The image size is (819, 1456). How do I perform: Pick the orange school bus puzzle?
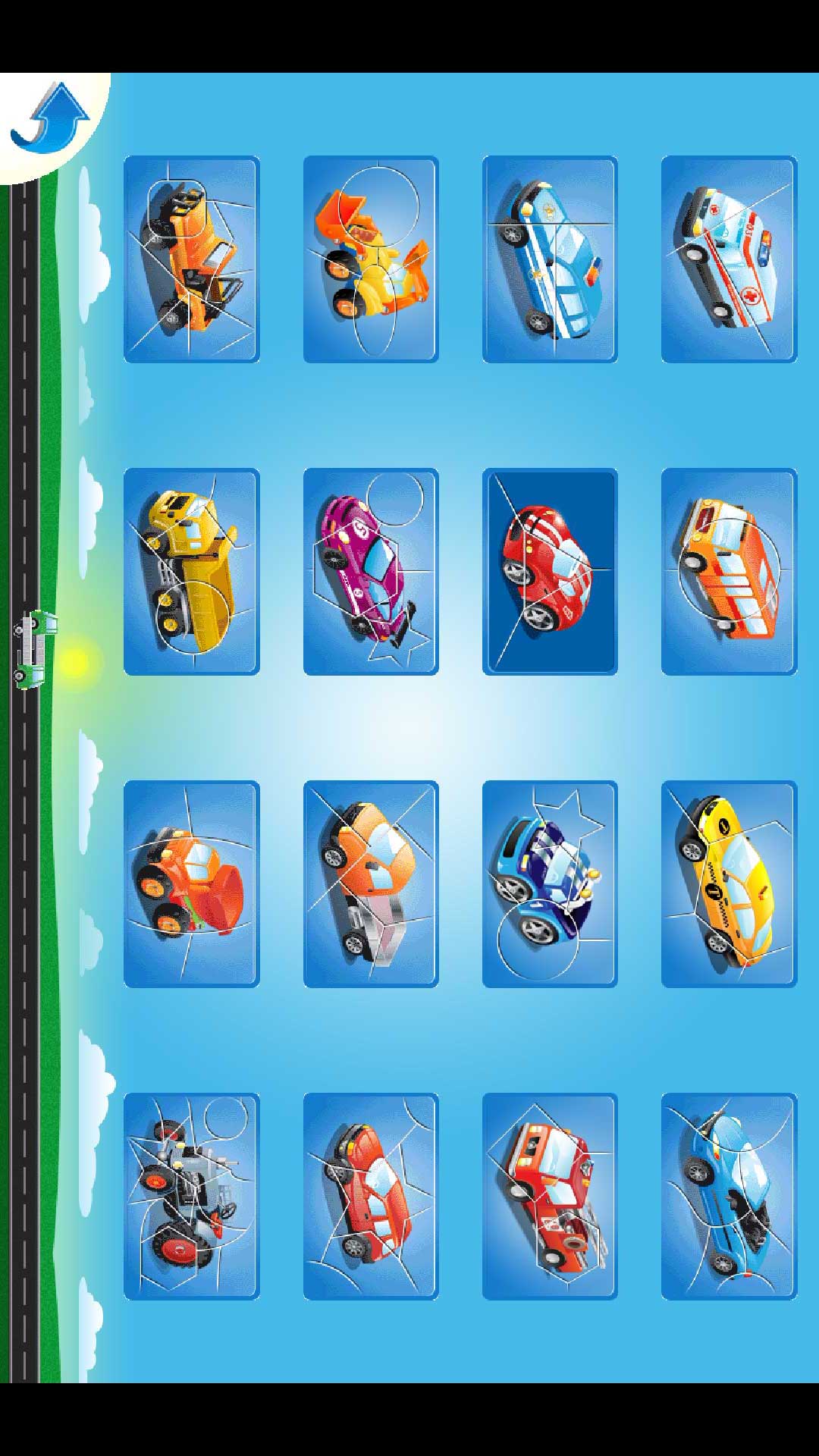[729, 572]
